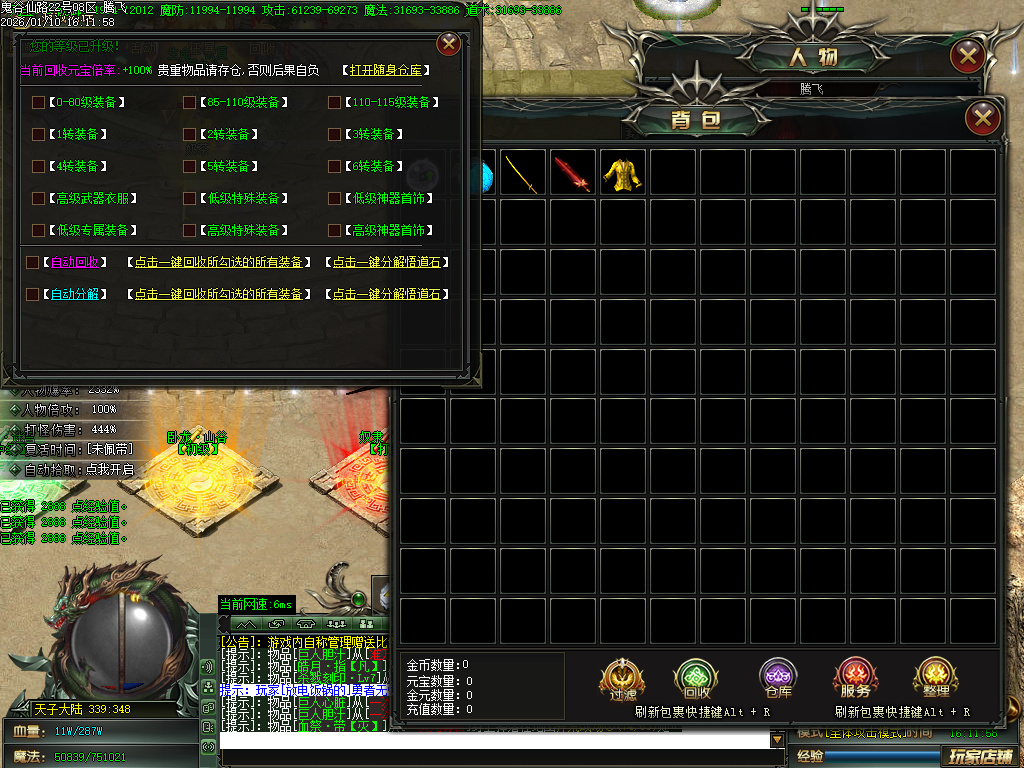Toggle the 高级神器首饰 checkbox
1024x768 pixels.
[334, 230]
